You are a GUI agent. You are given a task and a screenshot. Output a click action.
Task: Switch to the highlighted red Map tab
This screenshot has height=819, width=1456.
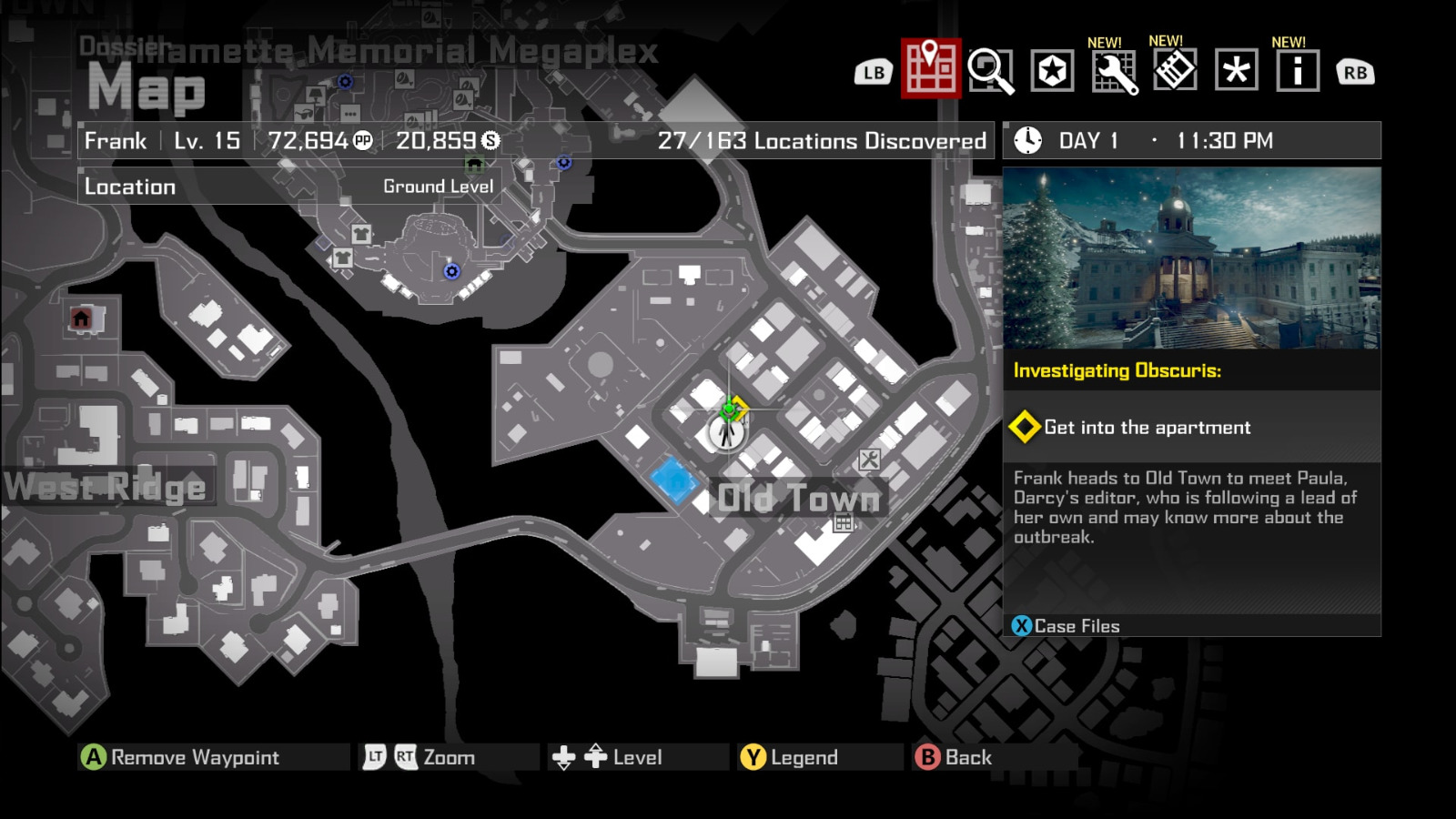pyautogui.click(x=929, y=71)
